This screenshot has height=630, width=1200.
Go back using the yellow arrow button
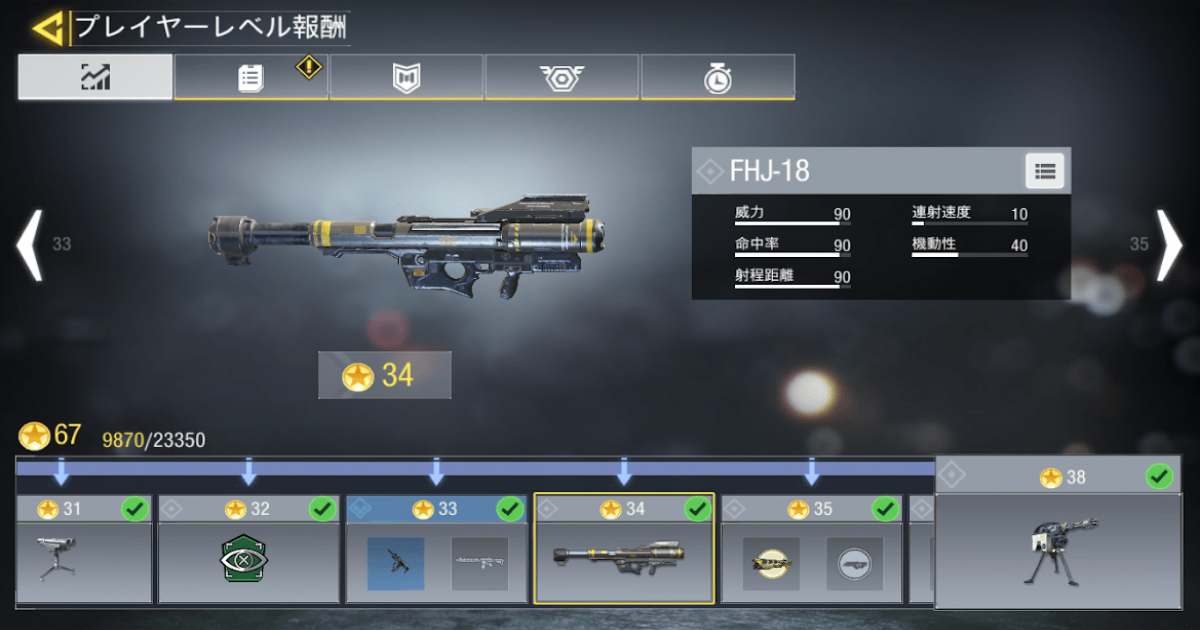click(46, 28)
